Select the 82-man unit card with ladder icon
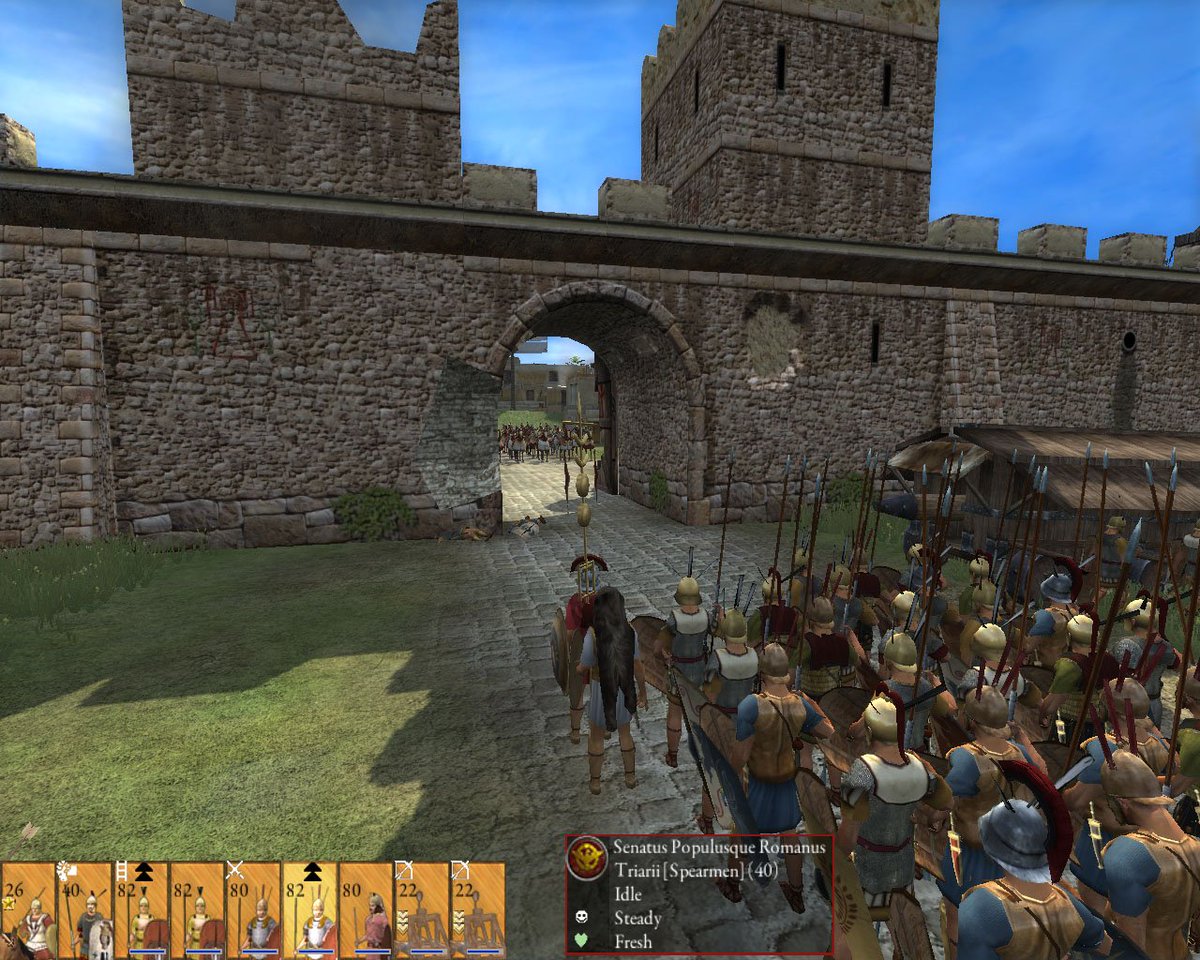 (x=140, y=912)
